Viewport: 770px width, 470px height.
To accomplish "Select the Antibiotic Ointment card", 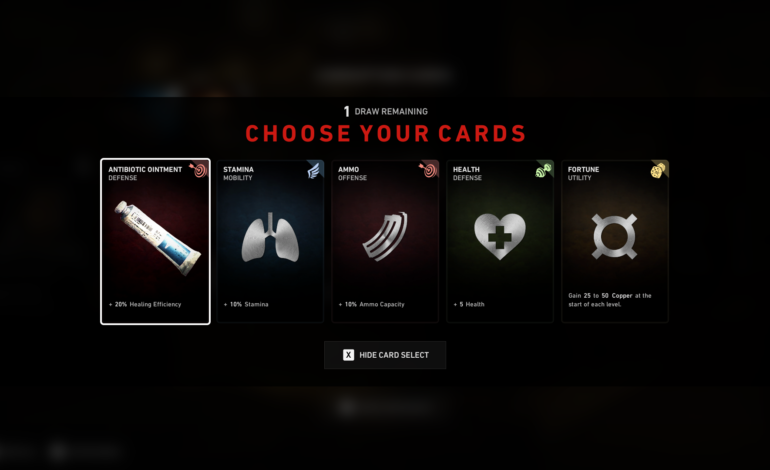I will (155, 241).
